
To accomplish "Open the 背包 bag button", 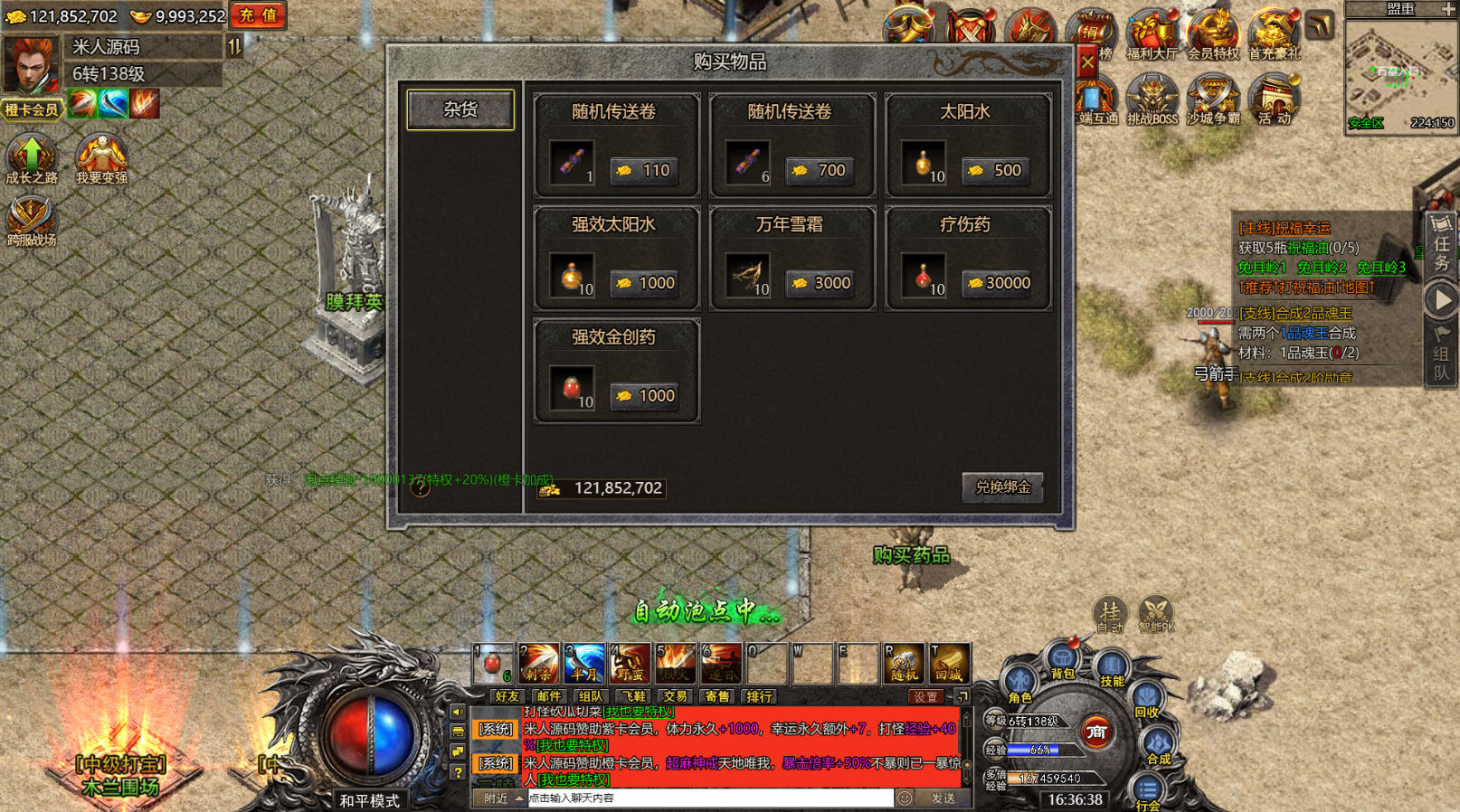I will tap(1062, 660).
